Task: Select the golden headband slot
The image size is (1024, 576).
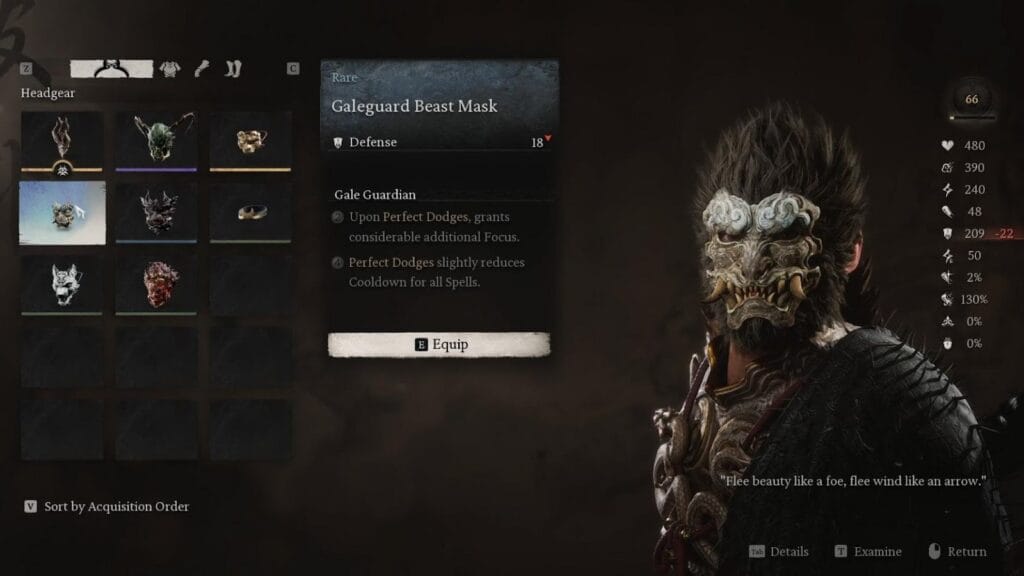Action: pos(250,212)
